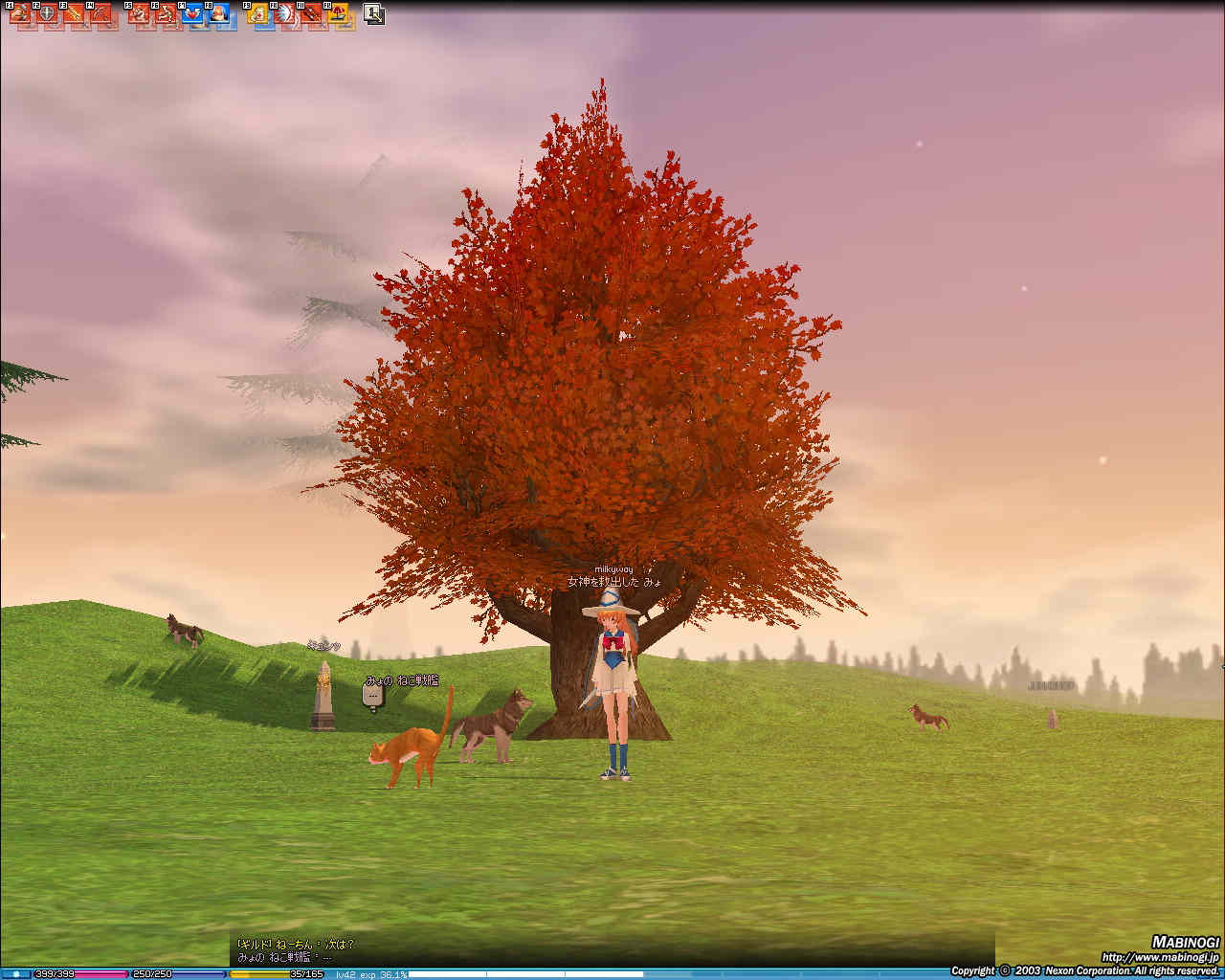The height and width of the screenshot is (980, 1225).
Task: Use the F6 kicking figure skill
Action: point(166,14)
